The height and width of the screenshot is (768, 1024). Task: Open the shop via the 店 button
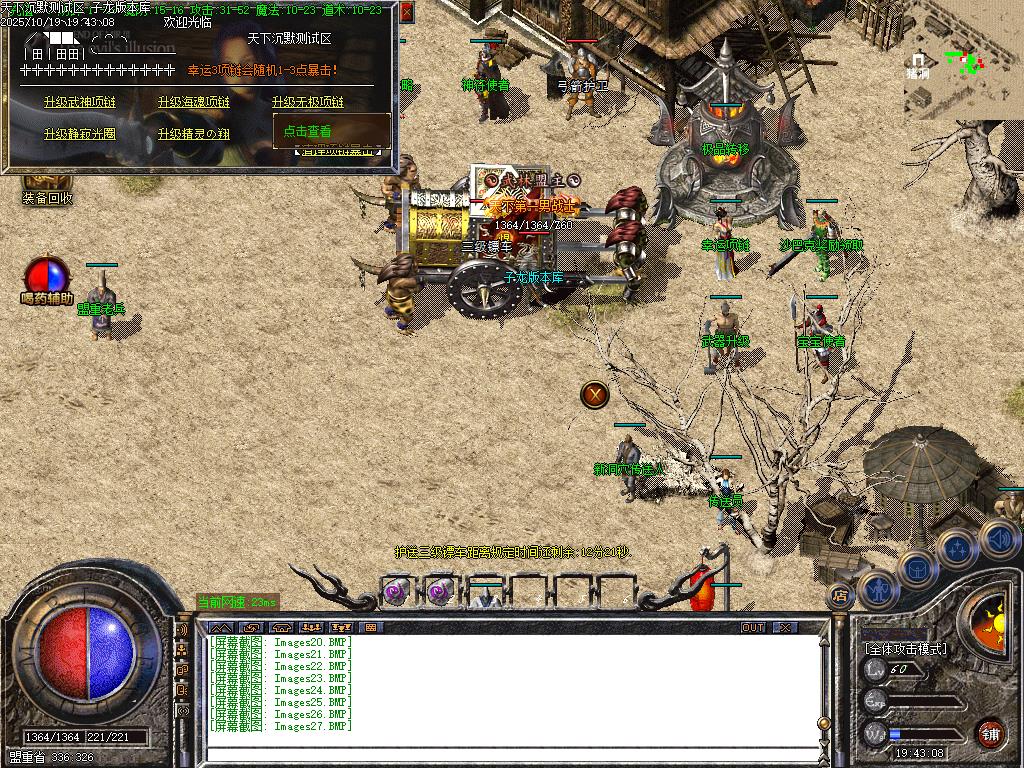coord(840,596)
